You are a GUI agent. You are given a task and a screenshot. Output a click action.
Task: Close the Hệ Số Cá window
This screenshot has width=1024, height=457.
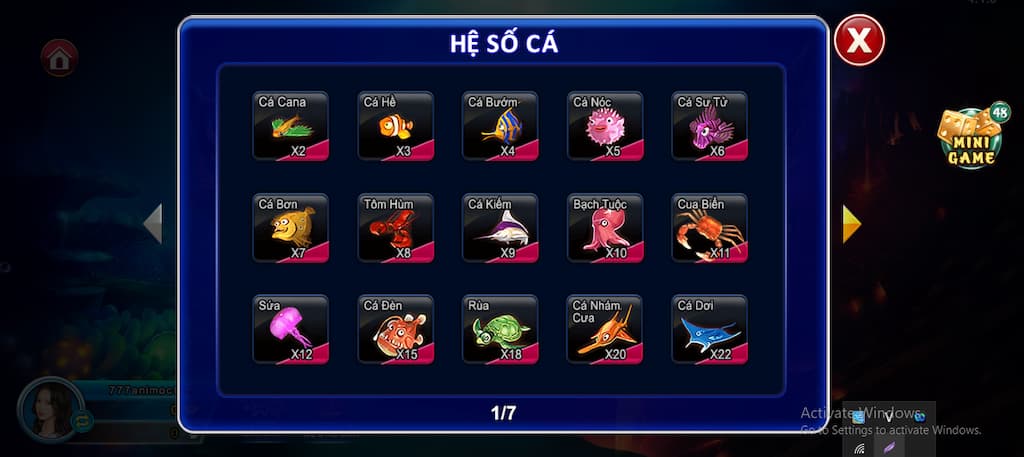tap(859, 41)
